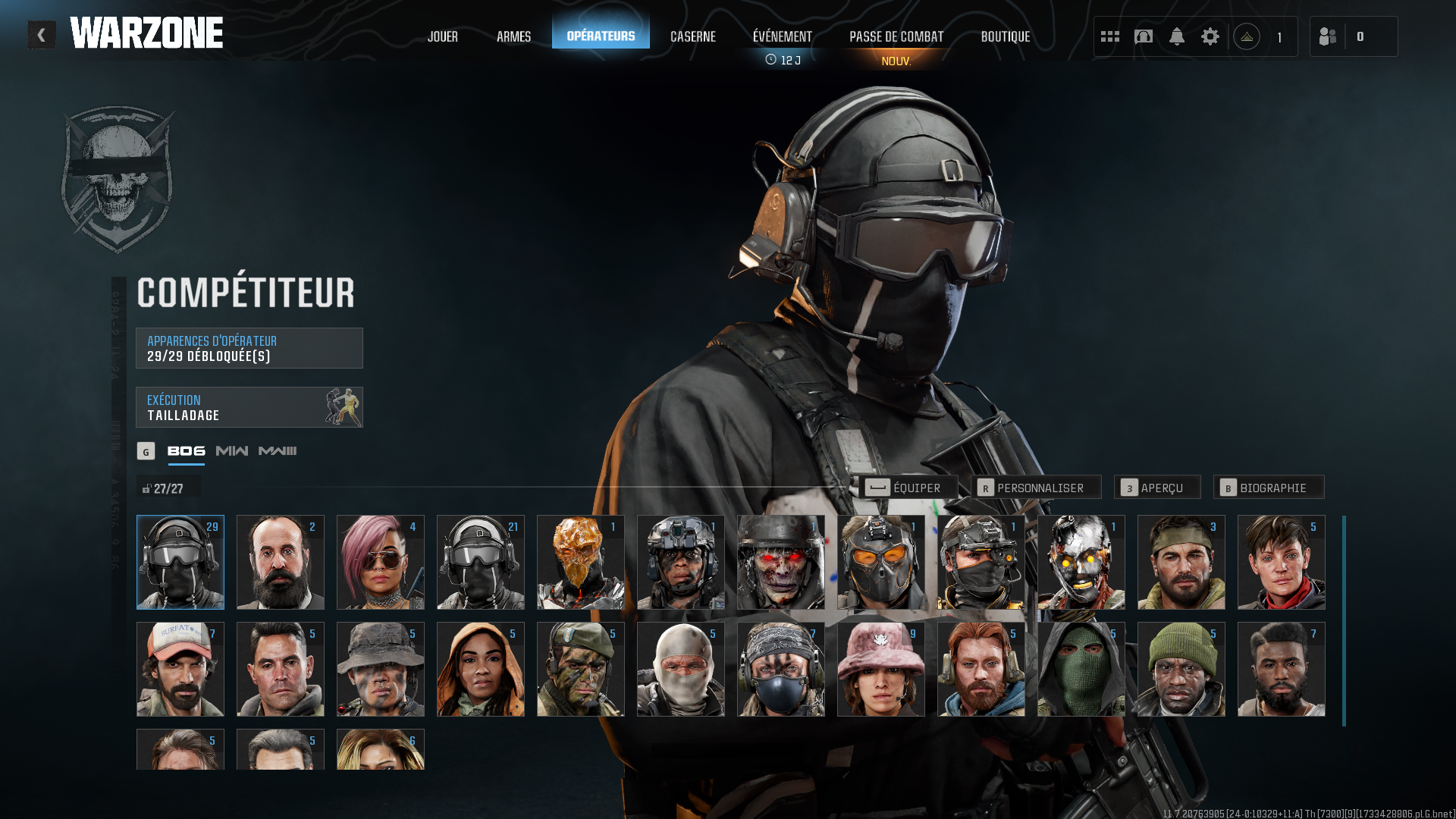Open the Exécution Tailladage selector
This screenshot has height=819, width=1456.
[249, 407]
